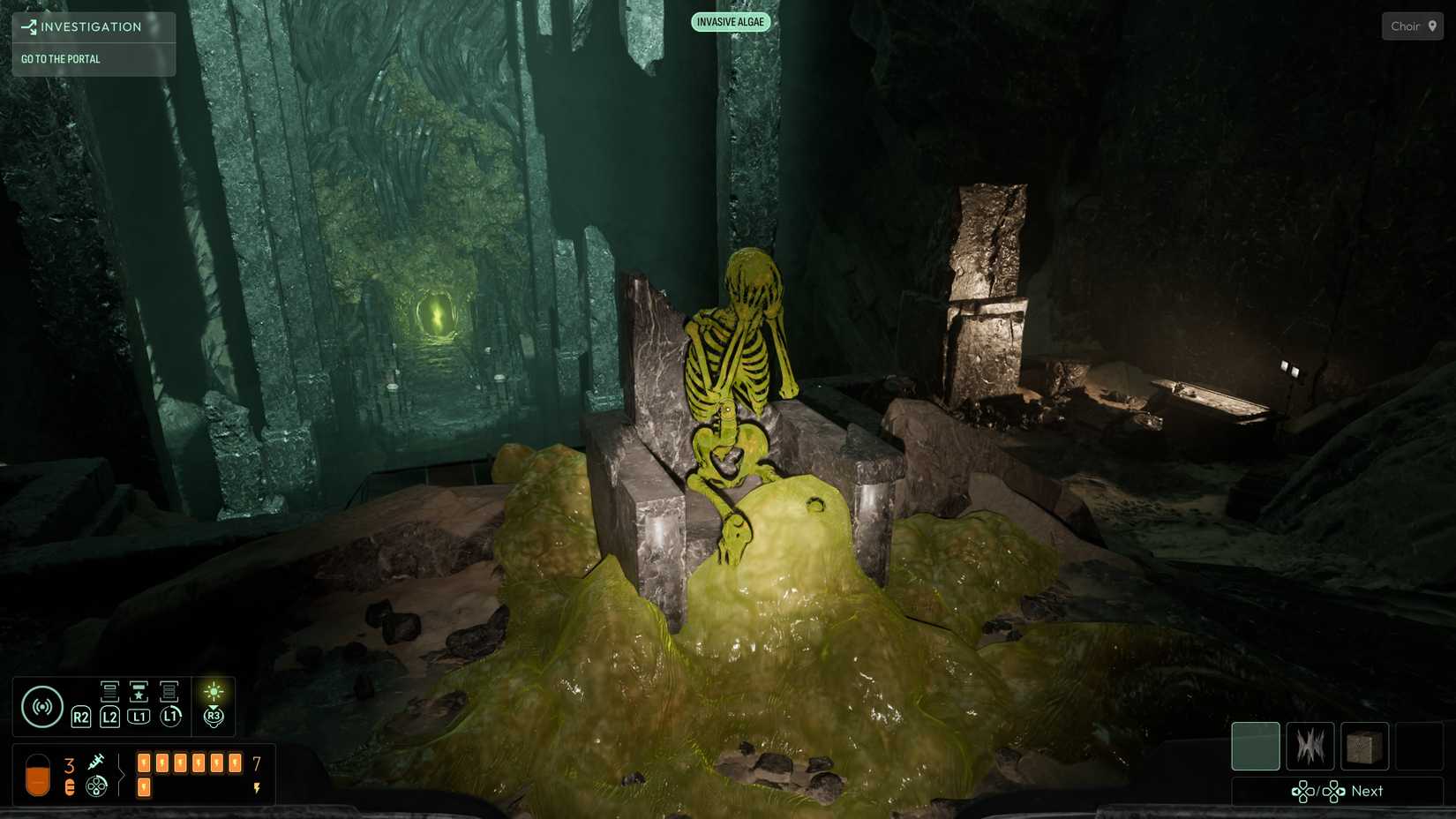Screen dimensions: 1456x819
Task: Select the L2 magazine ammo icon
Action: point(109,692)
